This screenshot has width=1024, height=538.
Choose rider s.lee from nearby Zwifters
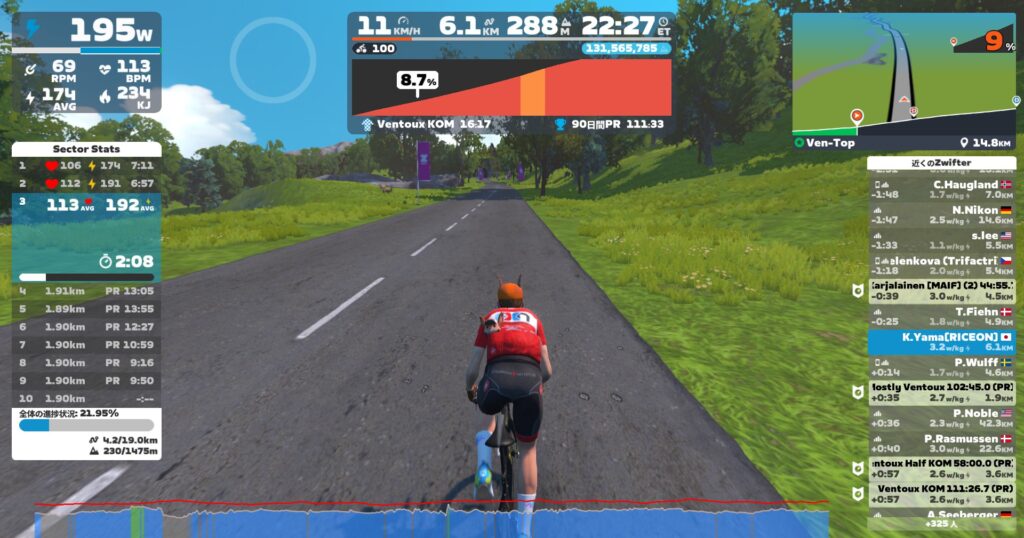point(942,239)
